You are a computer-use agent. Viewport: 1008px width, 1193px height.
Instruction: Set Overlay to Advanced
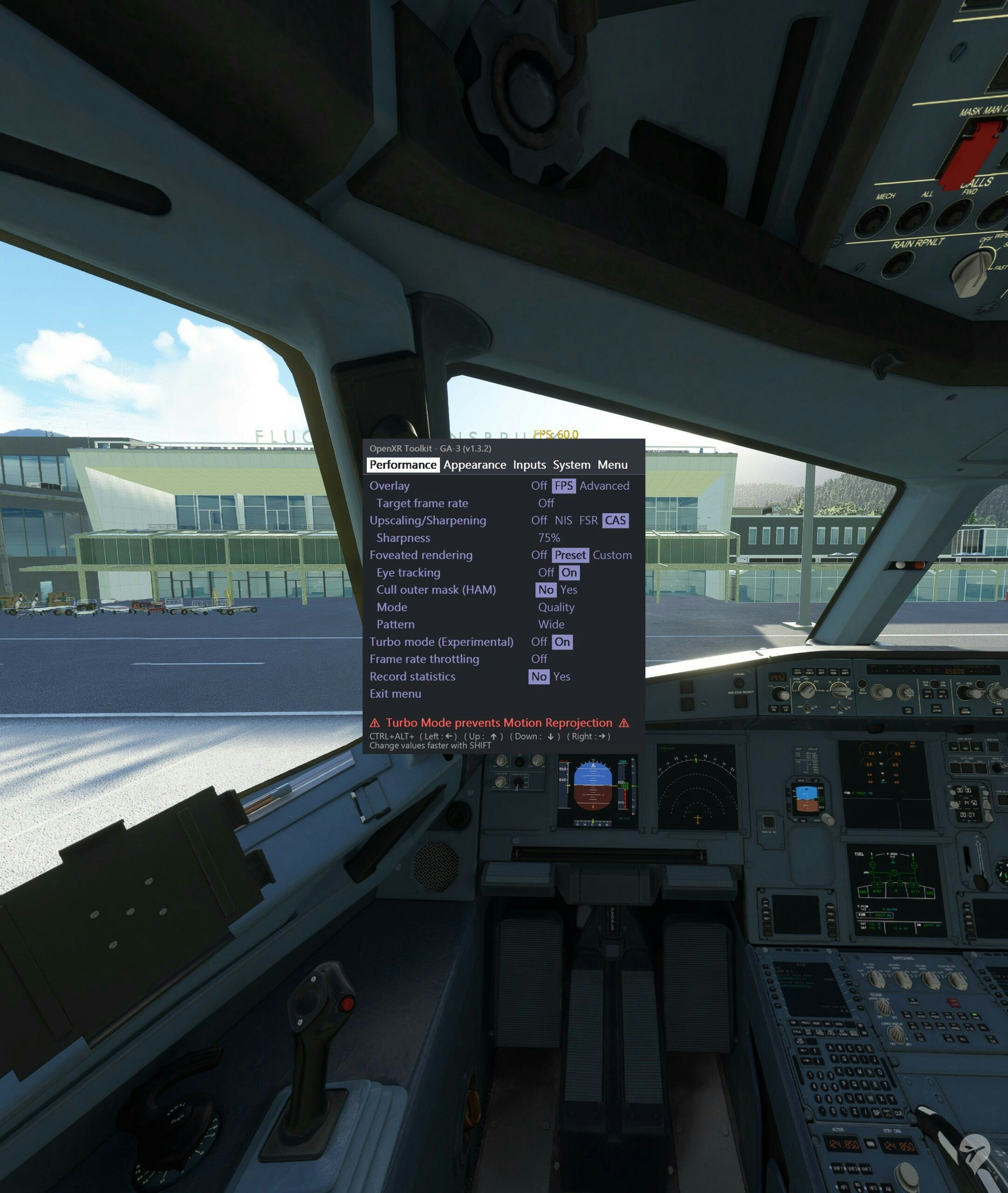(604, 486)
